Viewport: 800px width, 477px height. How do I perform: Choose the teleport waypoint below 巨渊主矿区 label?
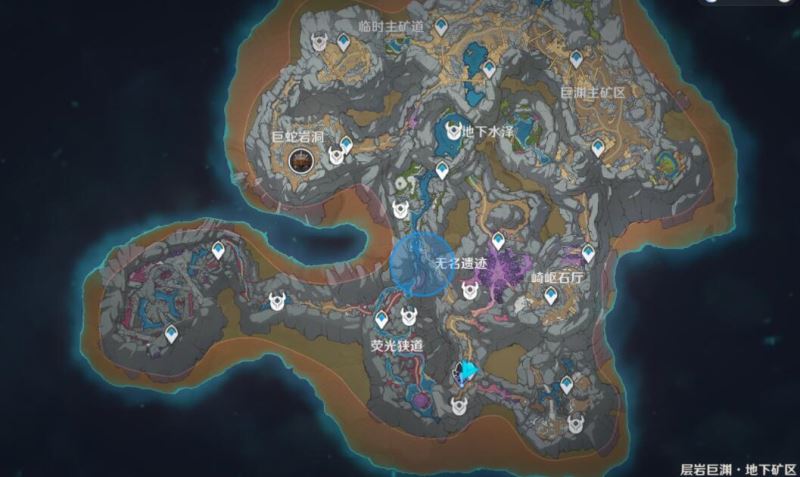[598, 150]
